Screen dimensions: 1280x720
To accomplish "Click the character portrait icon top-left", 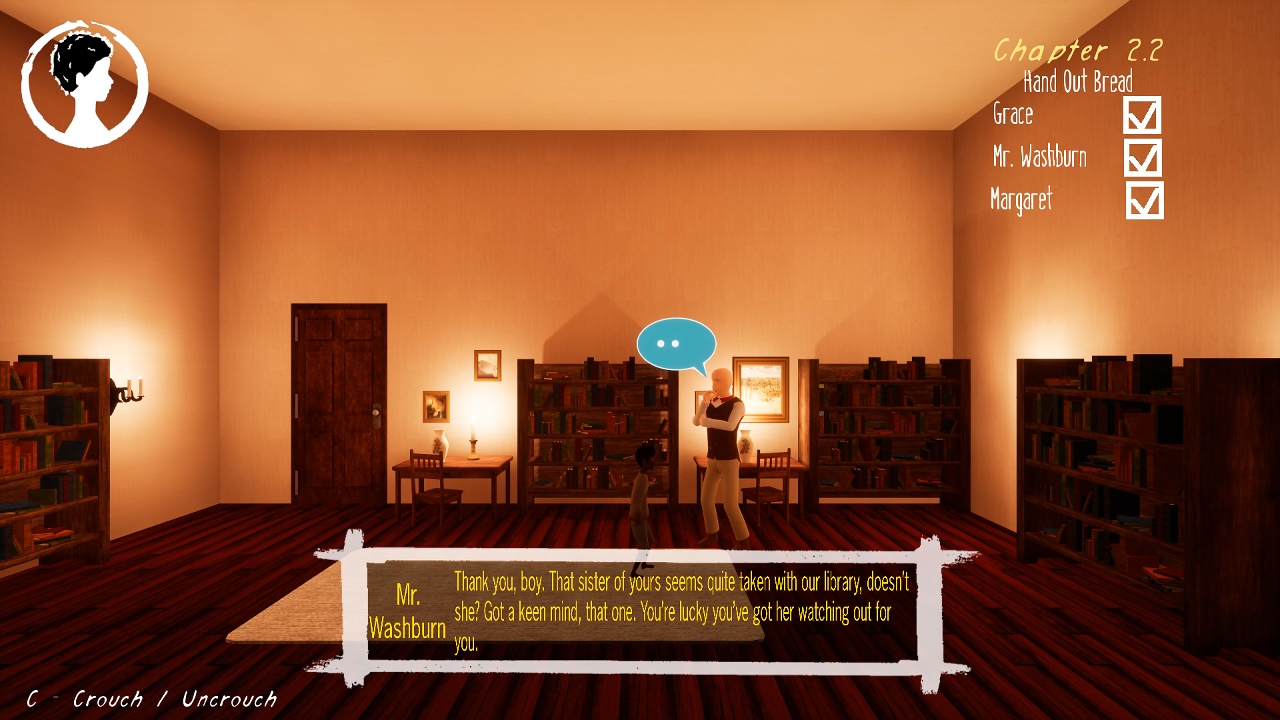I will click(85, 82).
